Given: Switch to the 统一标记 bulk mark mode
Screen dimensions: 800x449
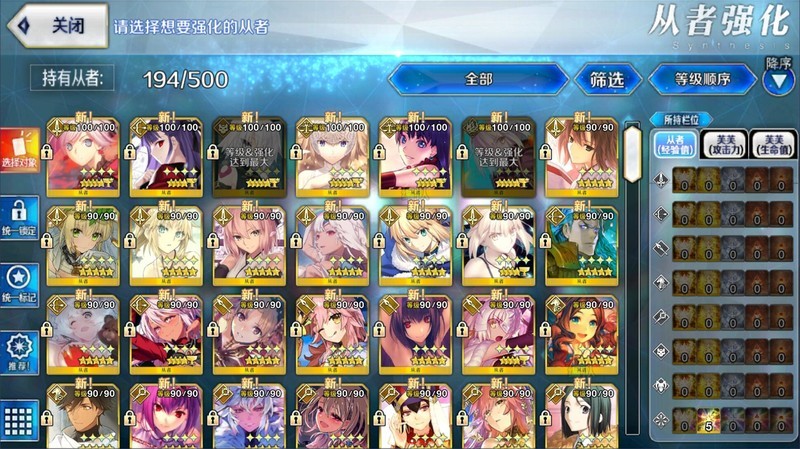Looking at the screenshot, I should 20,286.
